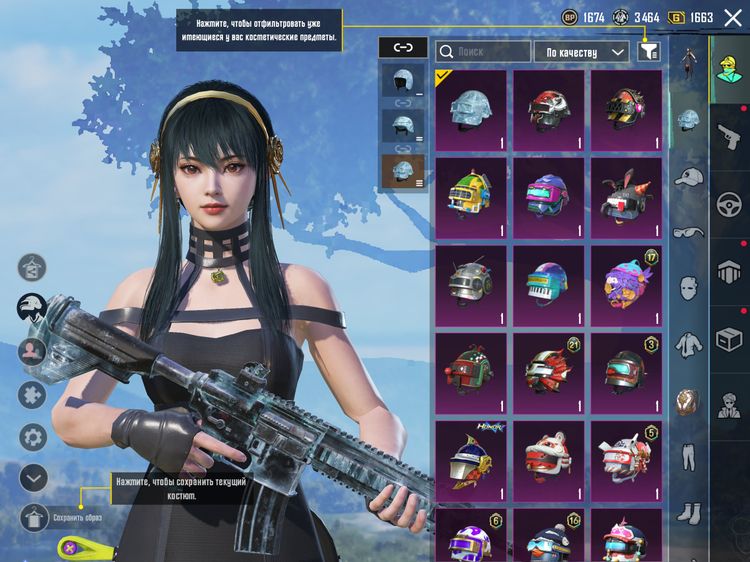Select the purple fish helmet skin
750x562 pixels.
(x=626, y=285)
